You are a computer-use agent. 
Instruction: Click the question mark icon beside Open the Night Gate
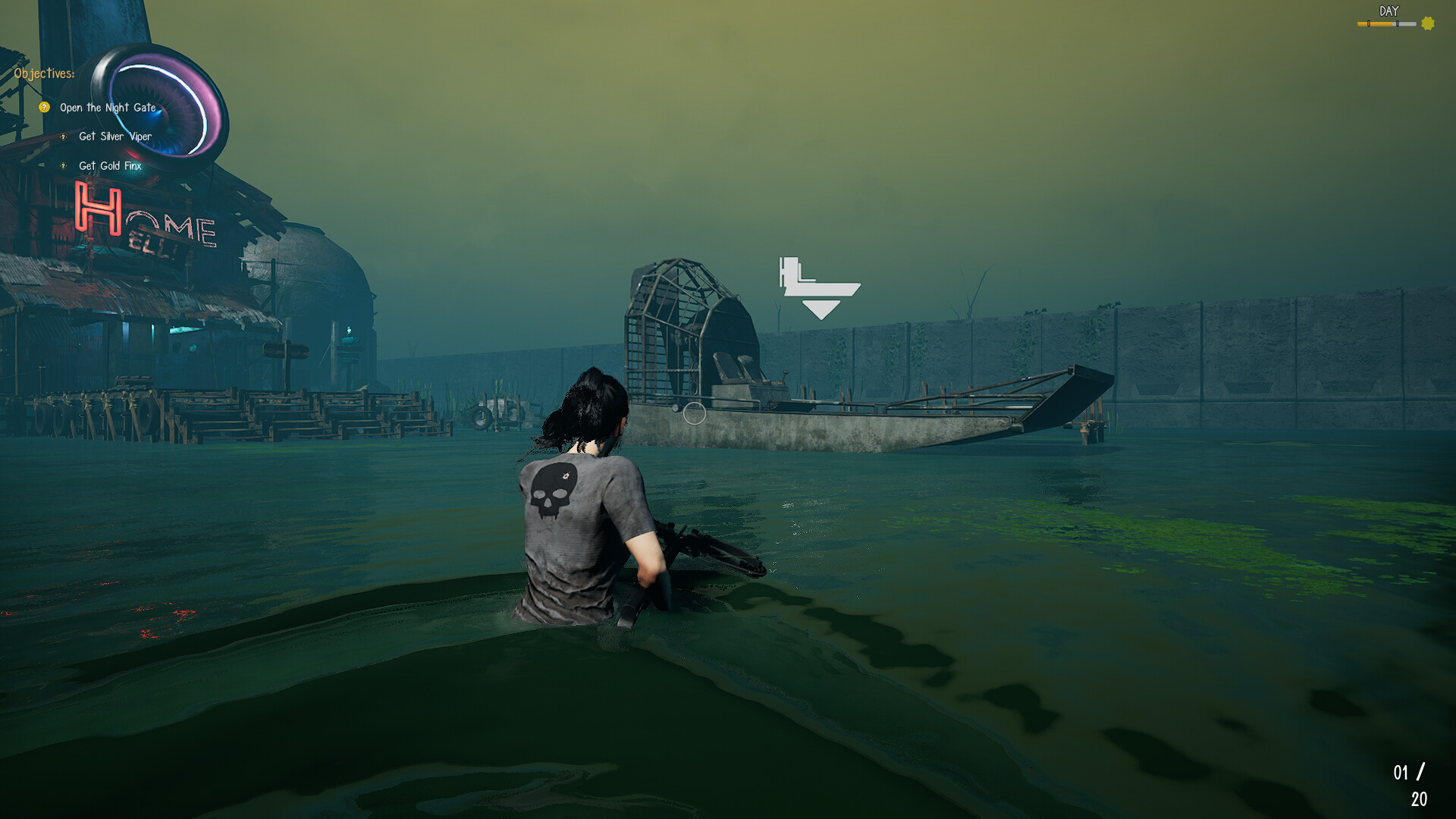44,107
